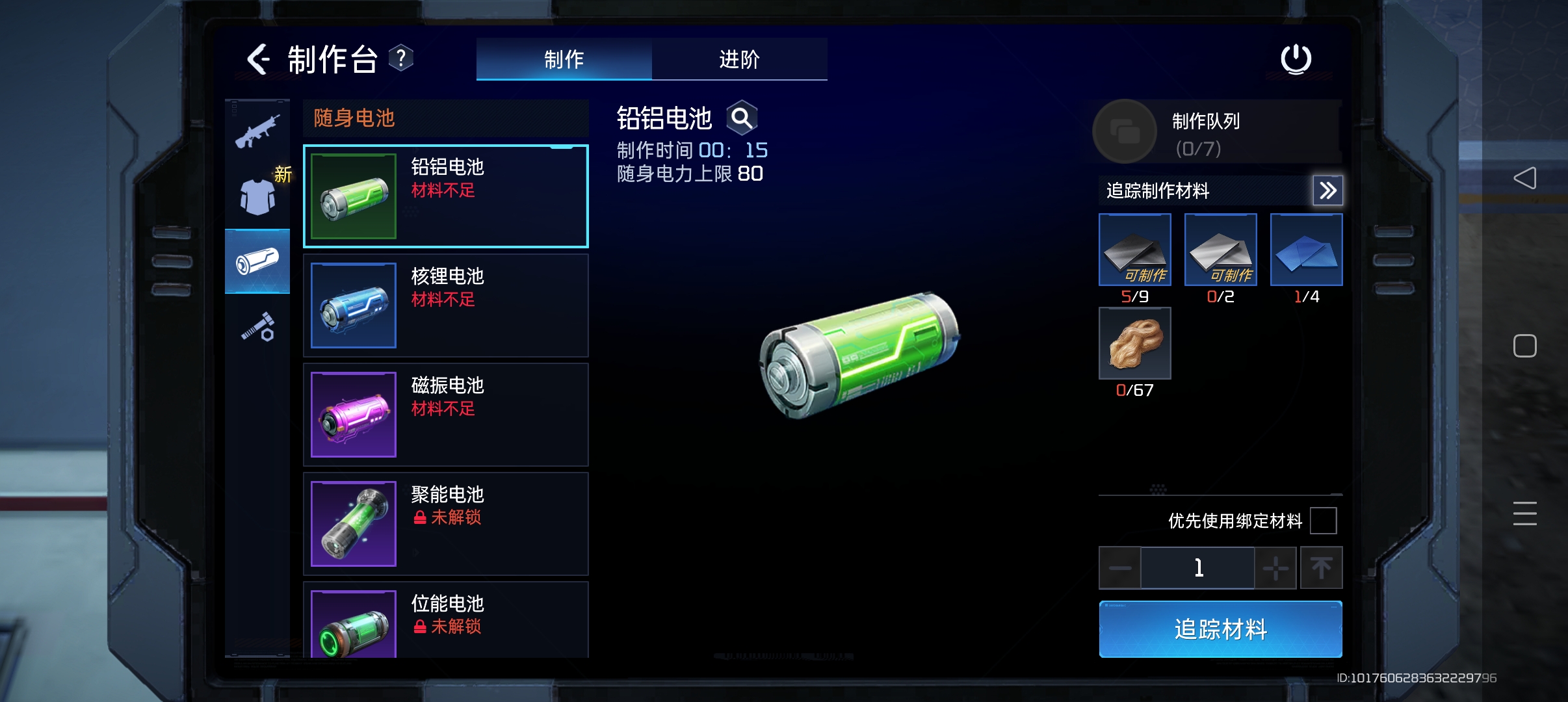Select the battery category icon
Screen dimensions: 1568x702
pyautogui.click(x=257, y=261)
